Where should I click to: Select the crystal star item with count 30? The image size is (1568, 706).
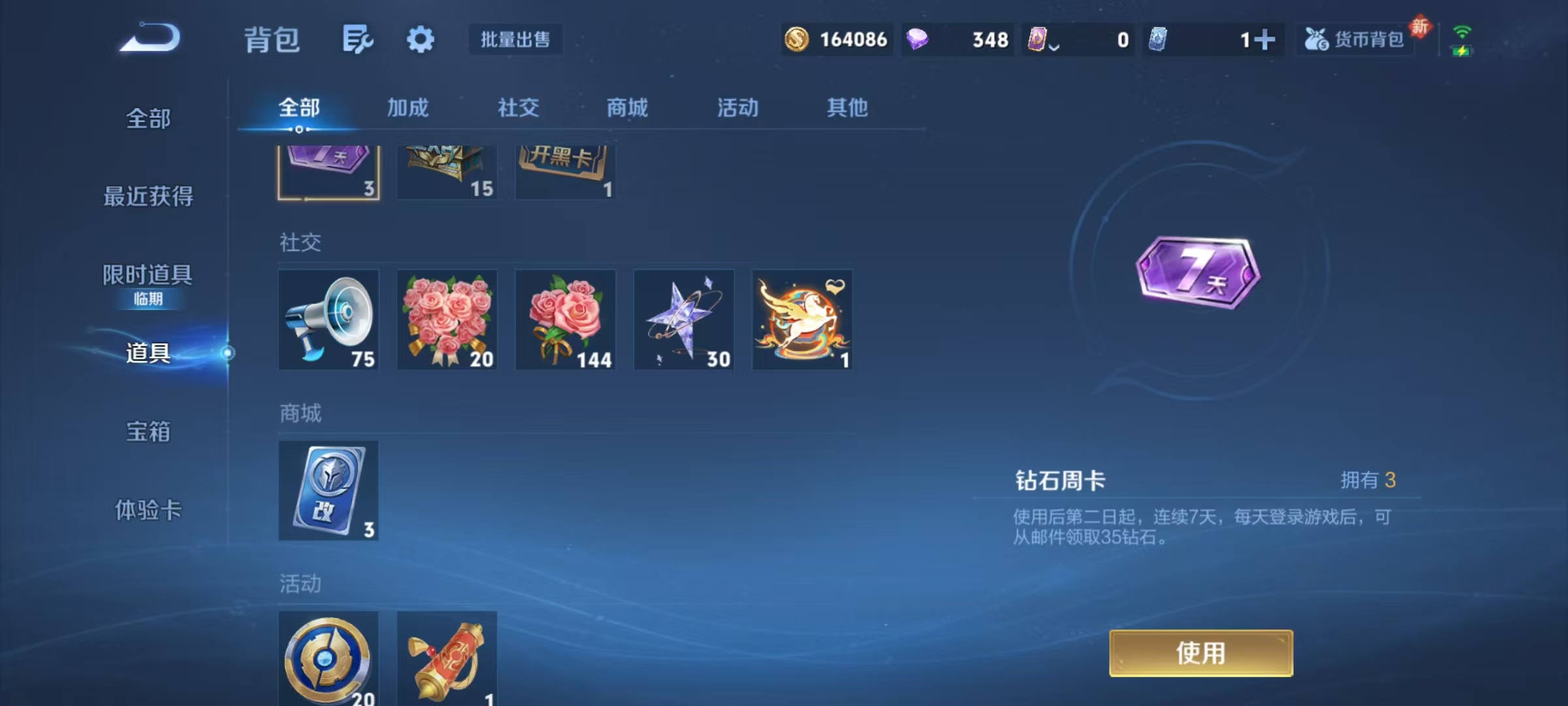point(683,320)
